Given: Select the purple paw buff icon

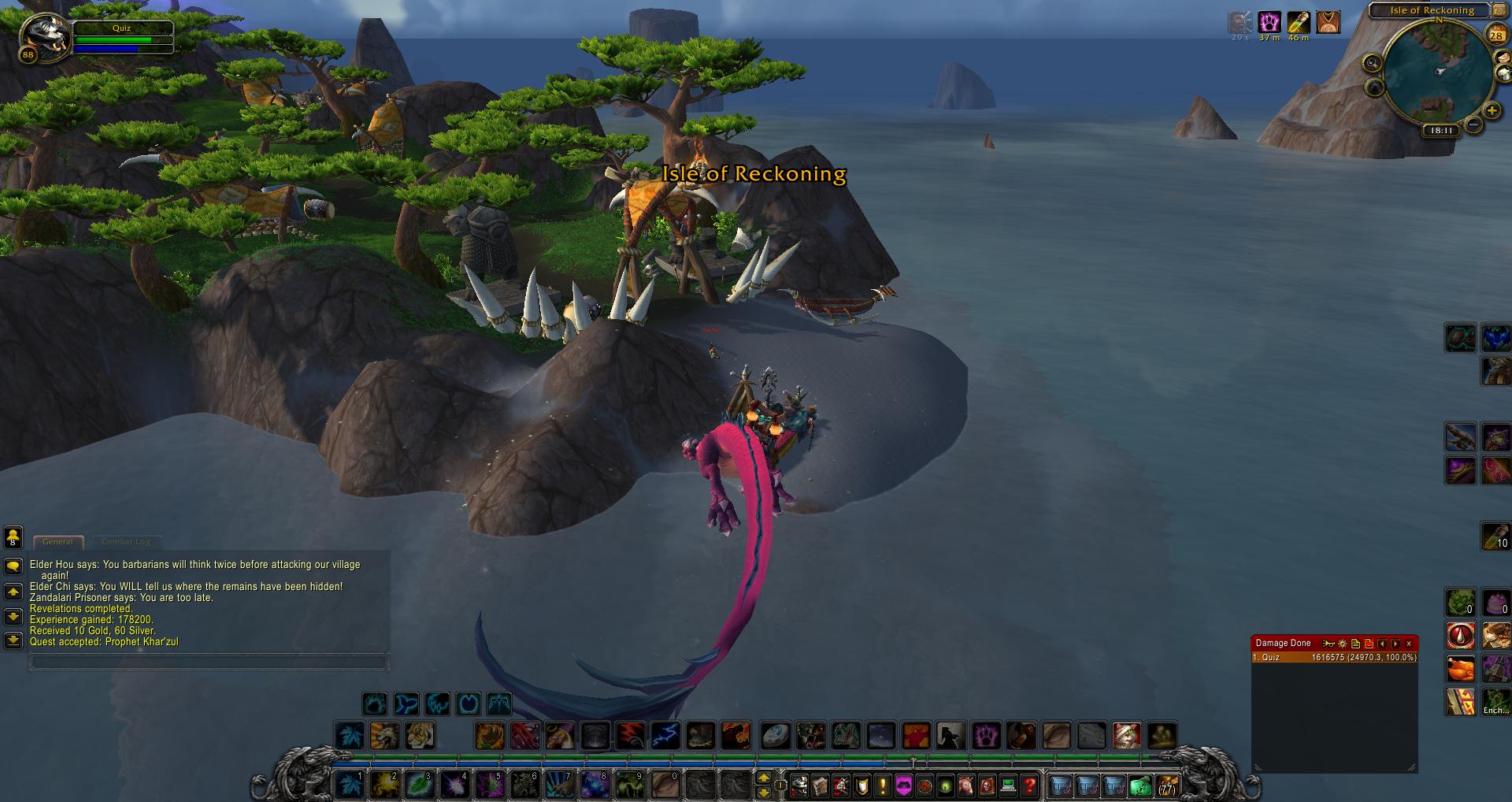Looking at the screenshot, I should [1269, 22].
